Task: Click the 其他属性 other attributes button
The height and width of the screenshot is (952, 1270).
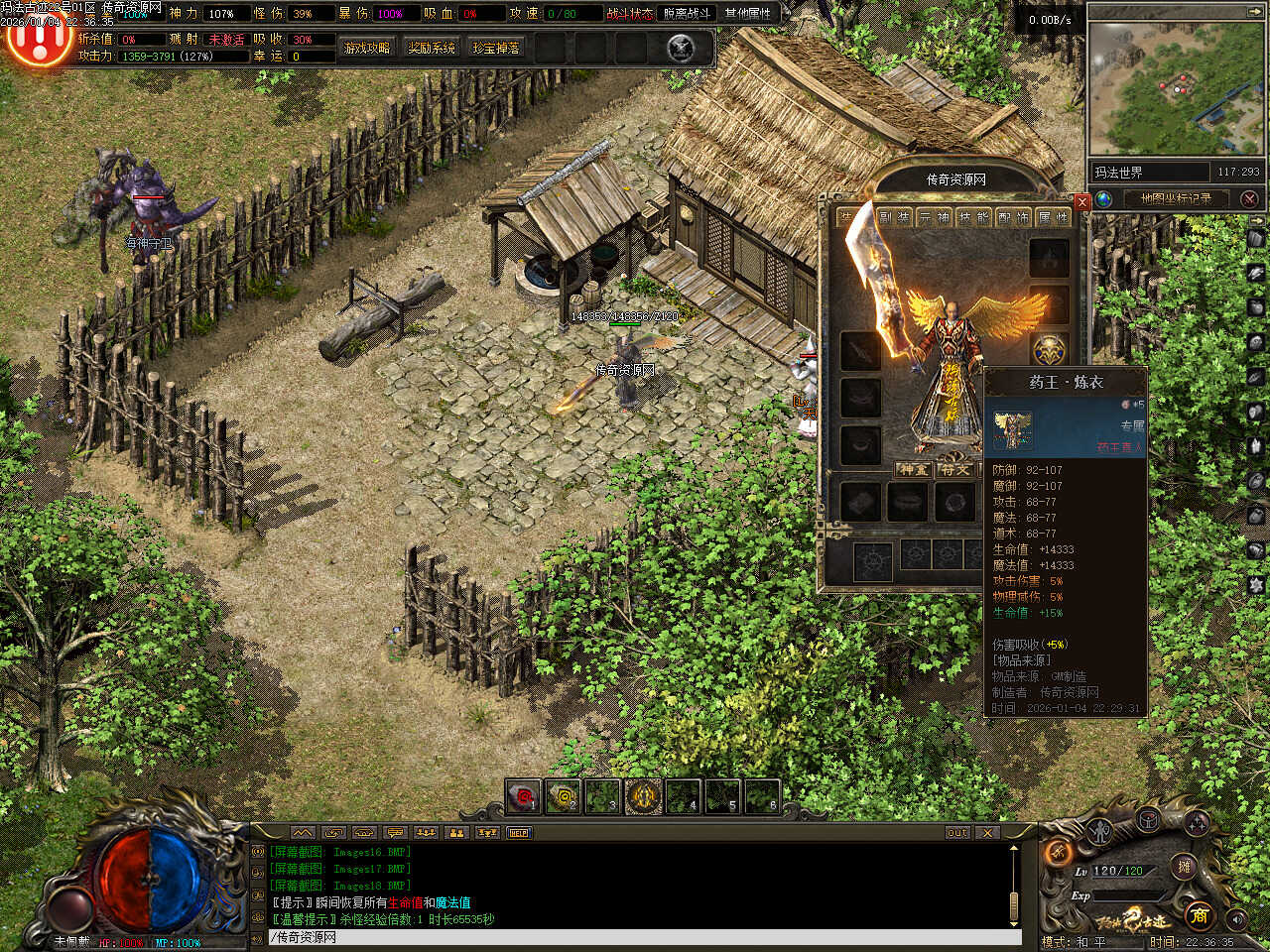Action: tap(747, 13)
